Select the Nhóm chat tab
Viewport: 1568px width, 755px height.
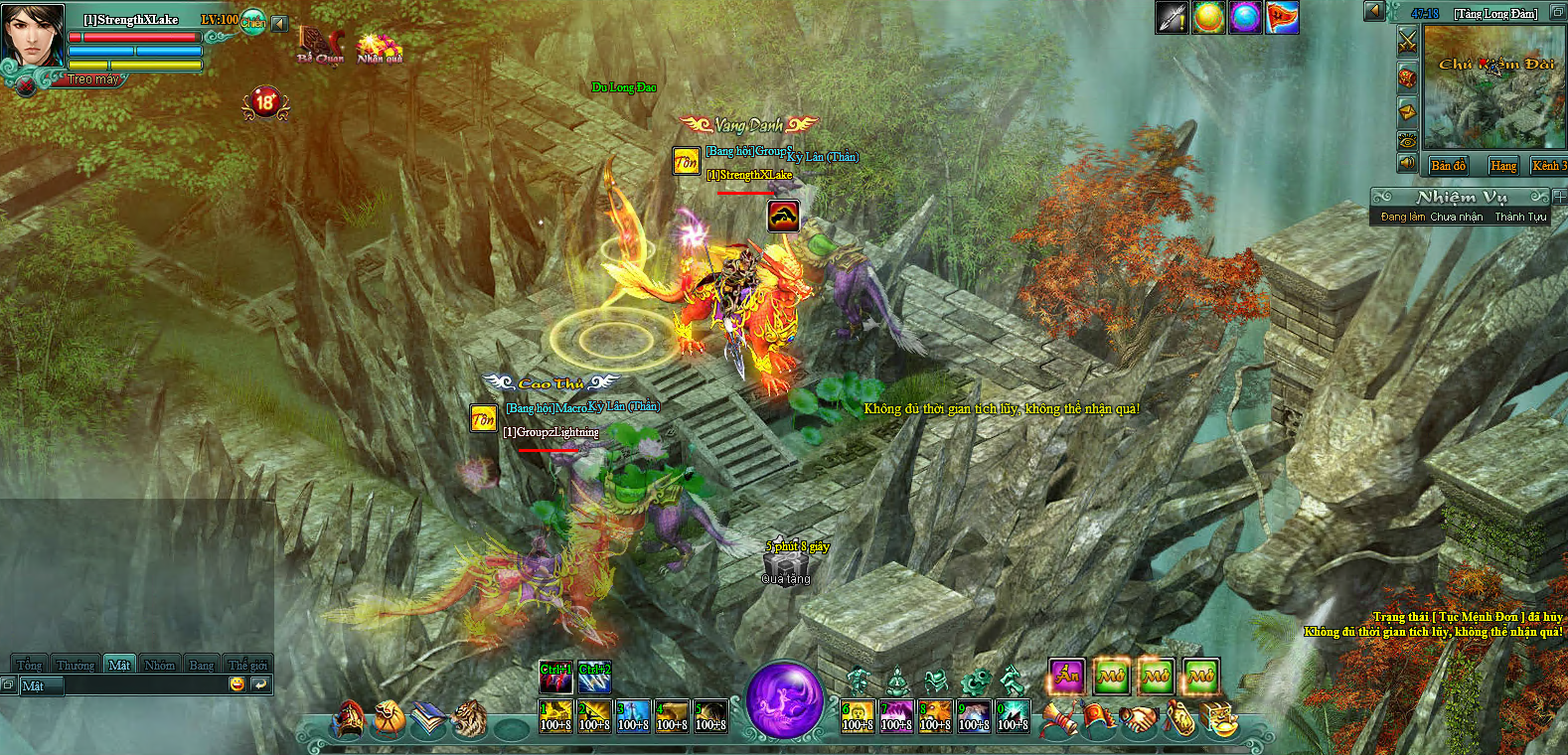[x=159, y=665]
